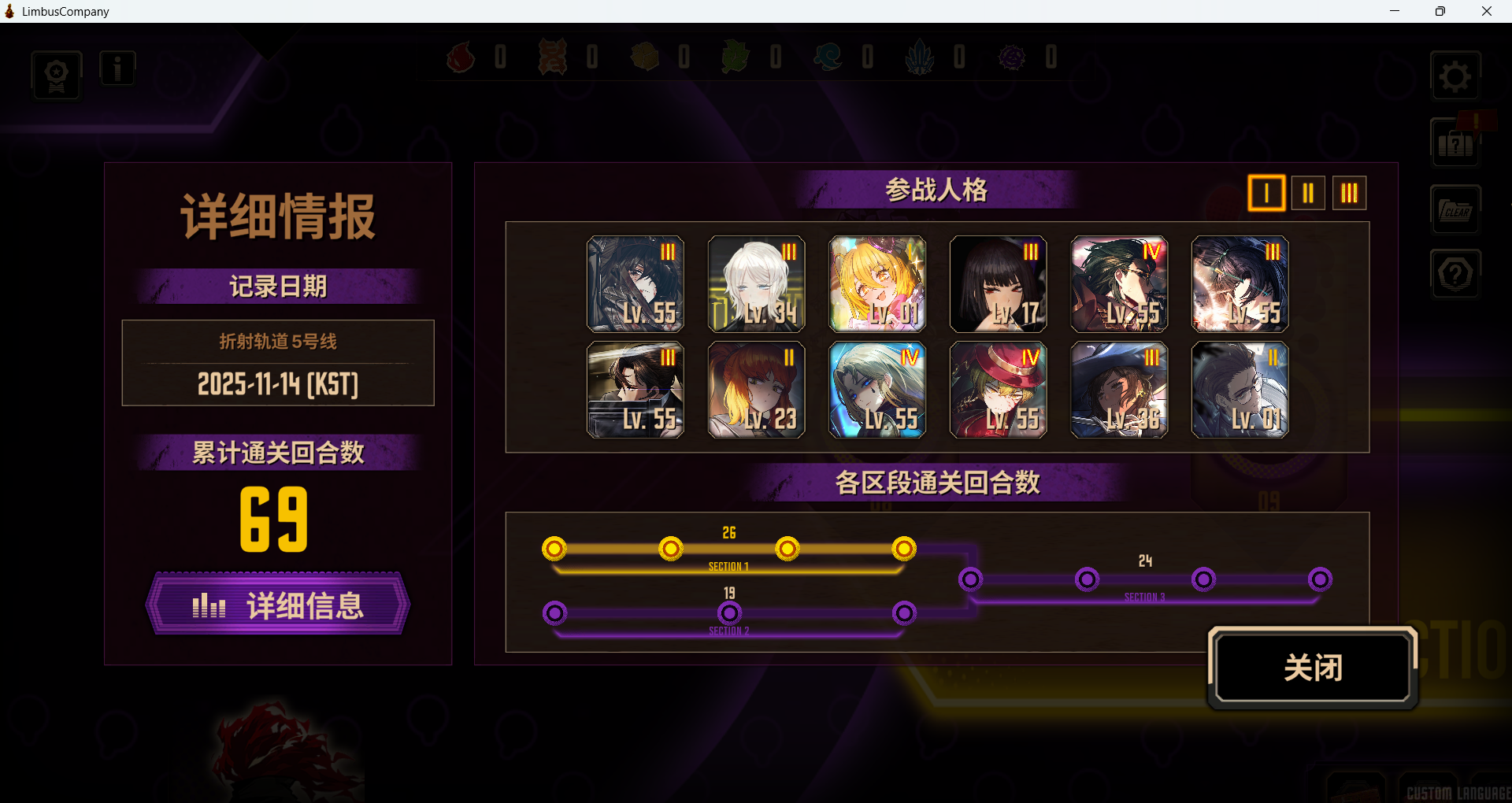Click the CLEAR folder icon
Screen dimensions: 1512x803
1455,209
